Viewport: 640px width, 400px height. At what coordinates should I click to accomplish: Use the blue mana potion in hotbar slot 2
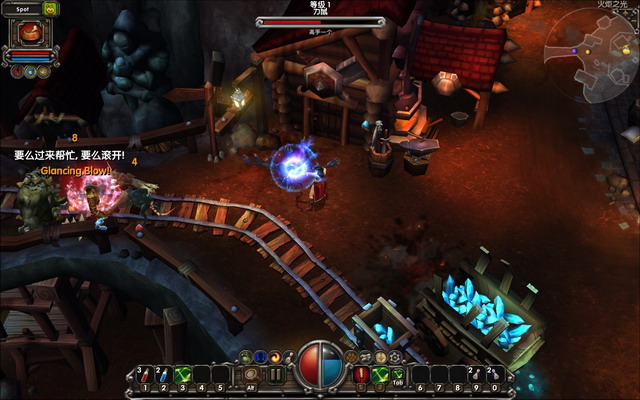click(163, 375)
